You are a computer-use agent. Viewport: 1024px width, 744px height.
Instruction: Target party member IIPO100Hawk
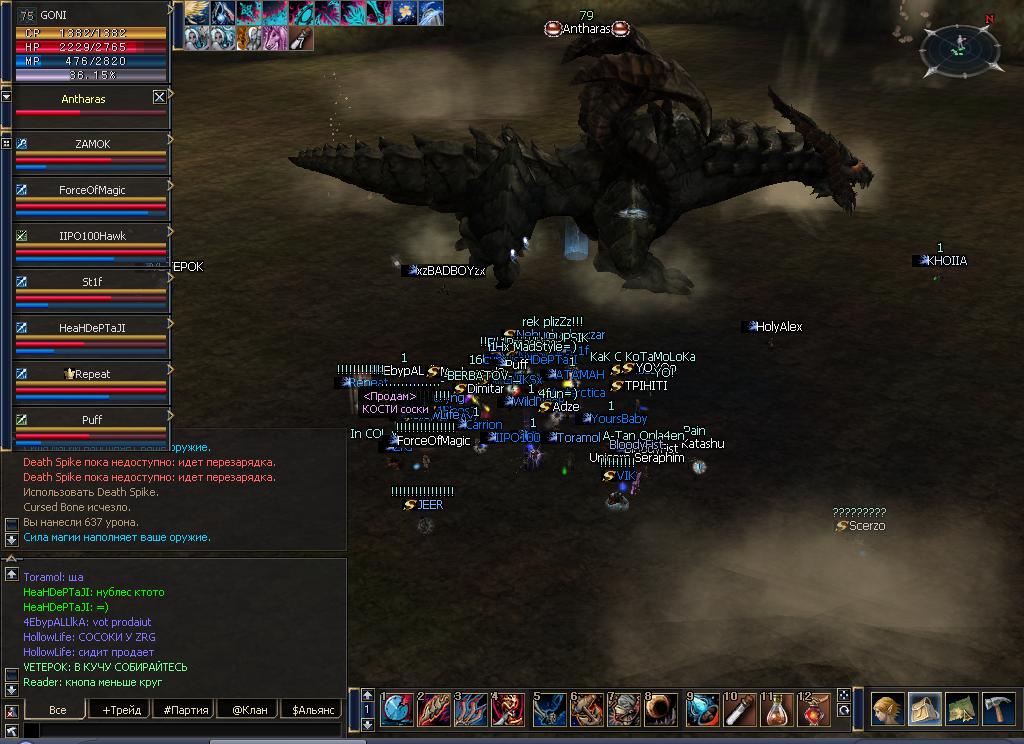(92, 236)
